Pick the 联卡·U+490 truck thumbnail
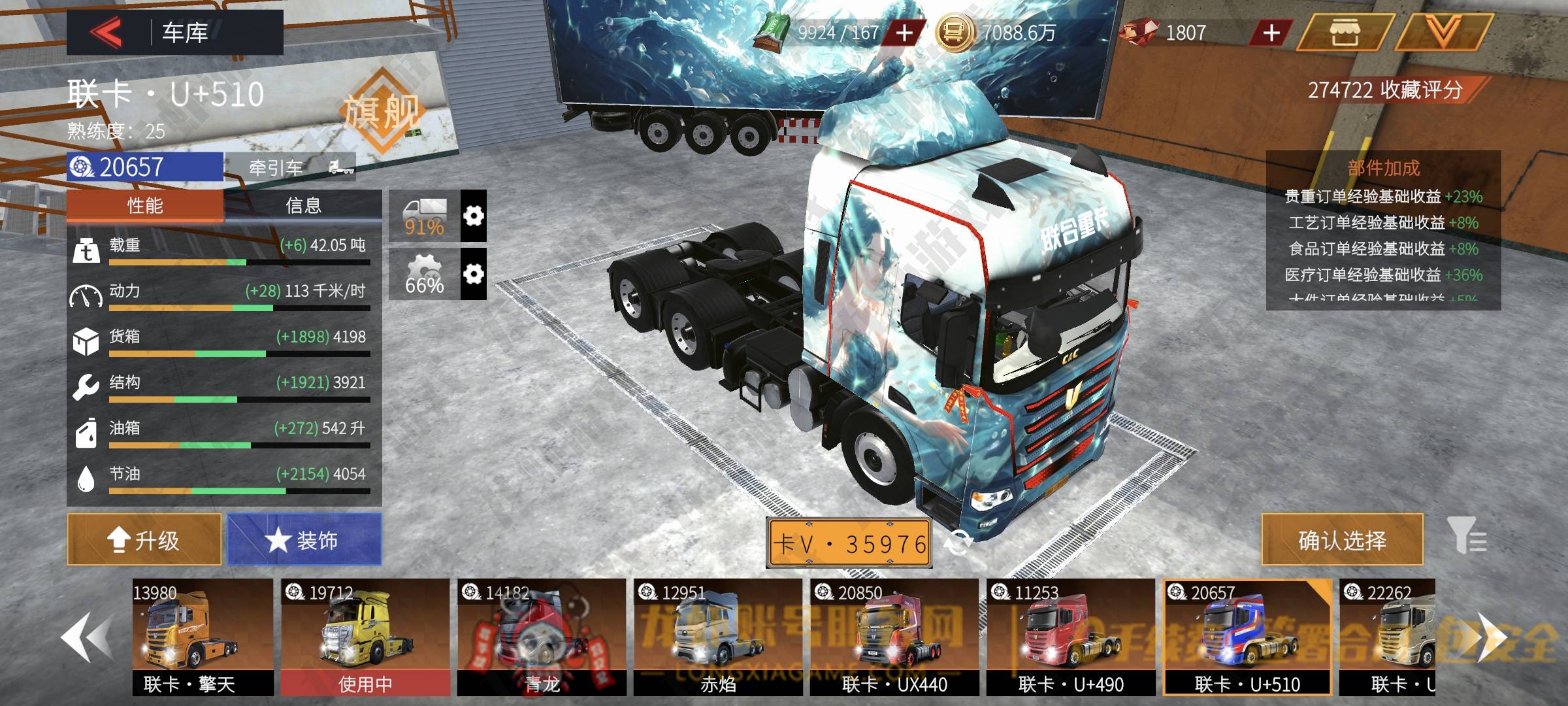This screenshot has width=1568, height=706. coord(1071,636)
